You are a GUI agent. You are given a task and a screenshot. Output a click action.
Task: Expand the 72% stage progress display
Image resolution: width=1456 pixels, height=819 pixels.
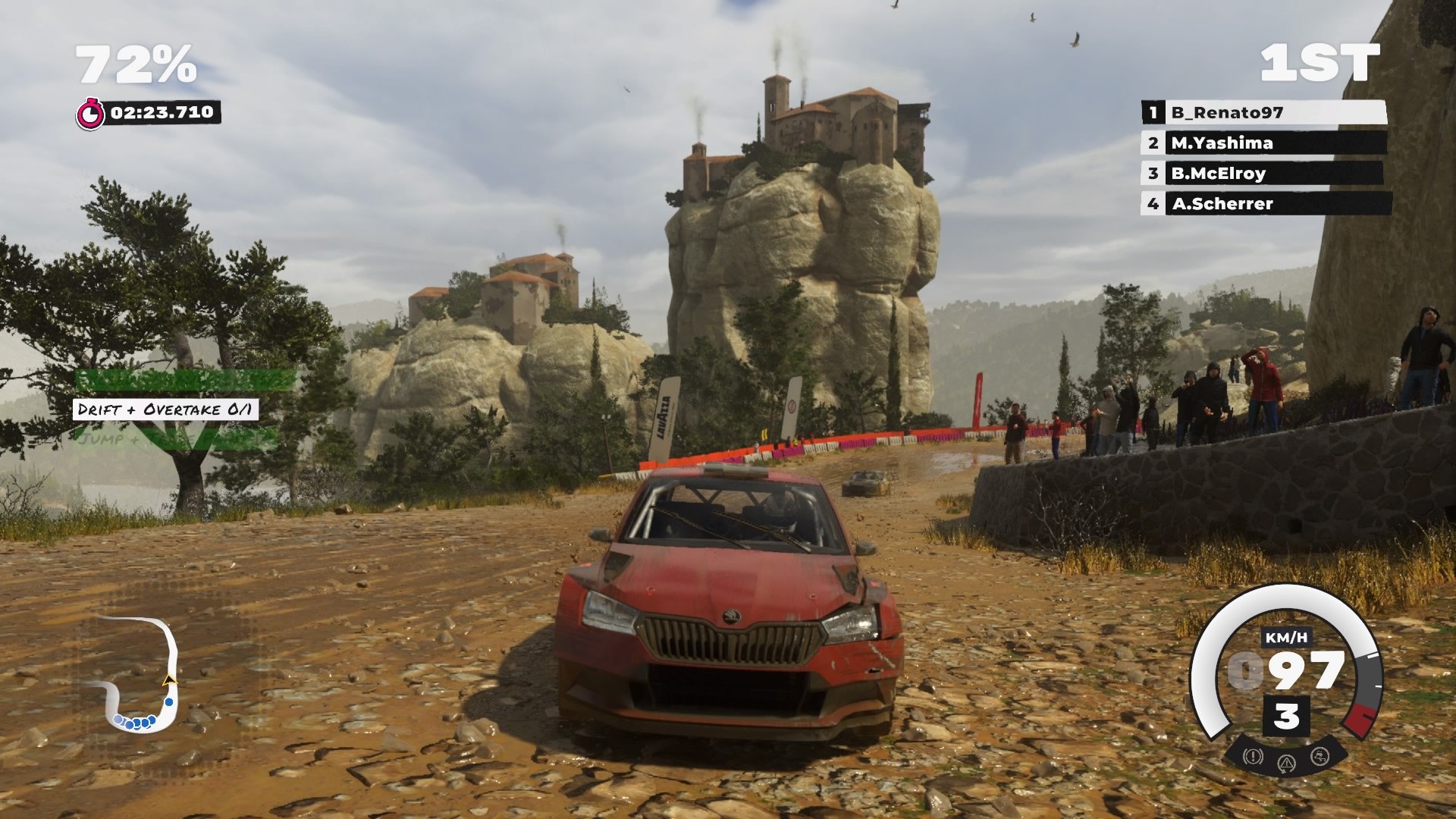136,64
